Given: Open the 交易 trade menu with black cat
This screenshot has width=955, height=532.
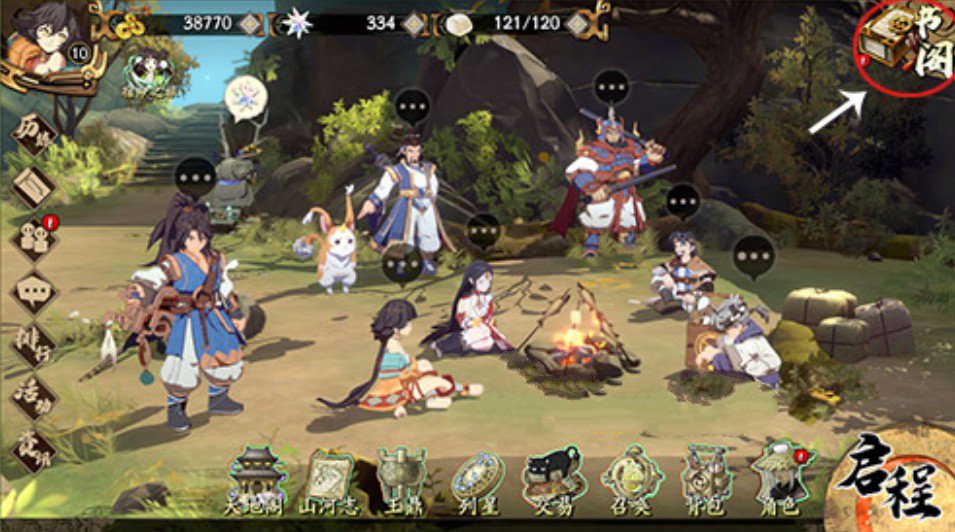Looking at the screenshot, I should [x=553, y=478].
